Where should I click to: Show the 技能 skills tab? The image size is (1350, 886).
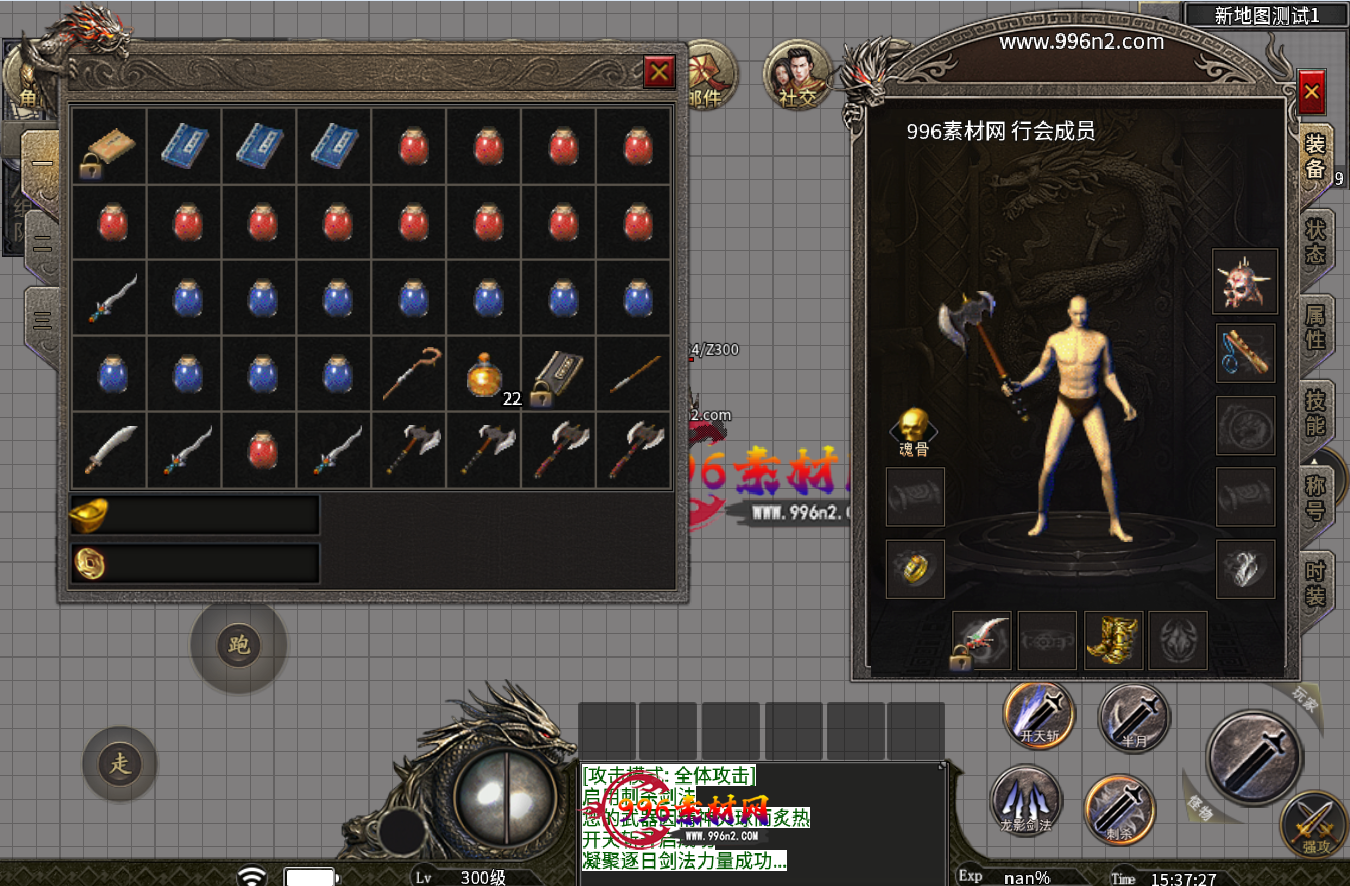click(x=1314, y=412)
